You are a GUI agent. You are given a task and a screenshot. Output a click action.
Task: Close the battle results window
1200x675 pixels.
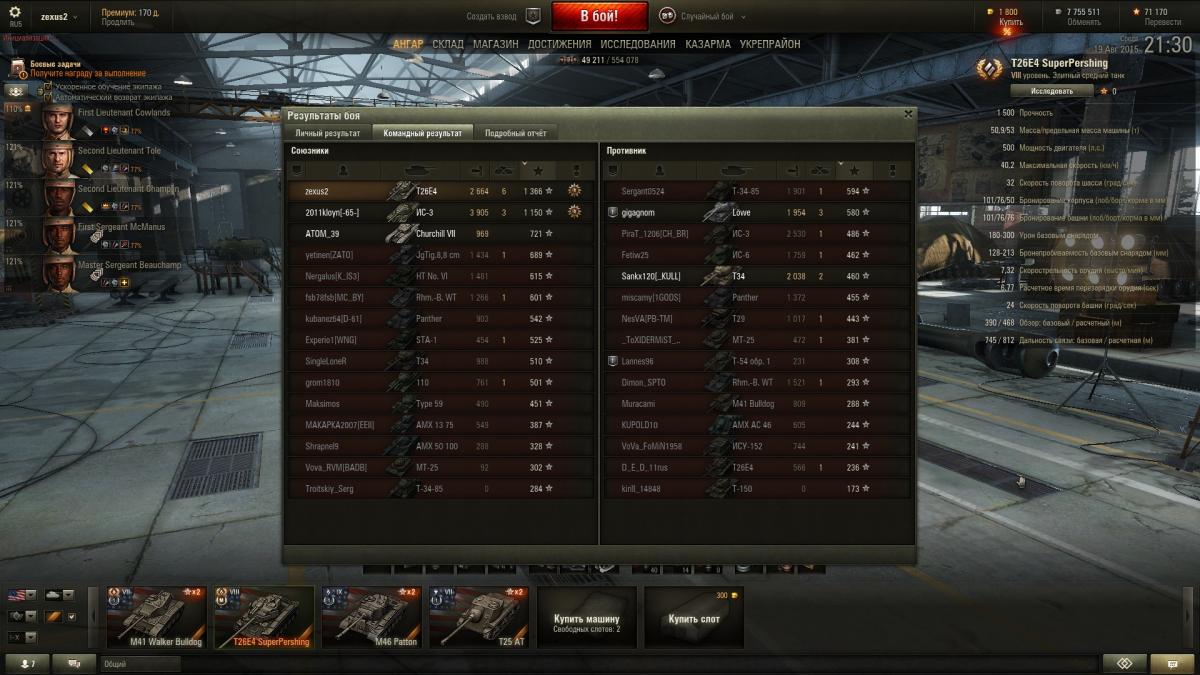click(x=908, y=114)
